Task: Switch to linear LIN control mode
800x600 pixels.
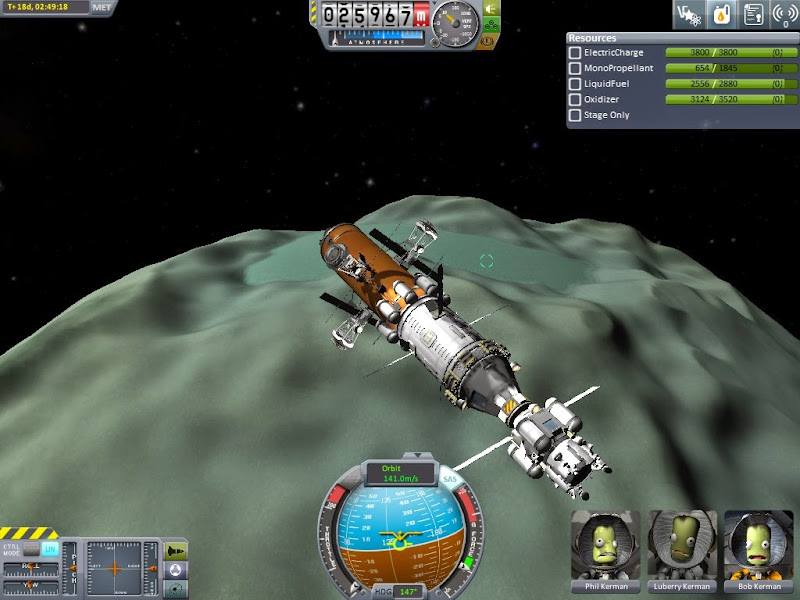Action: point(49,549)
